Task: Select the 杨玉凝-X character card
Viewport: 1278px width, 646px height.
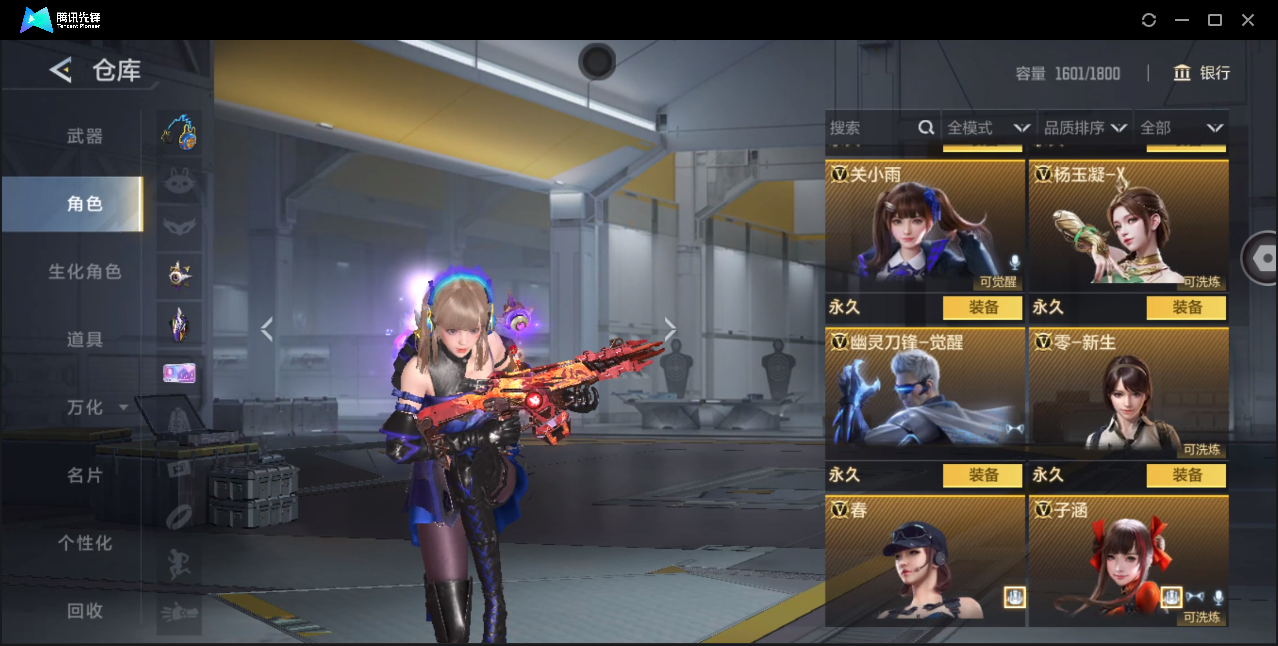Action: 1128,225
